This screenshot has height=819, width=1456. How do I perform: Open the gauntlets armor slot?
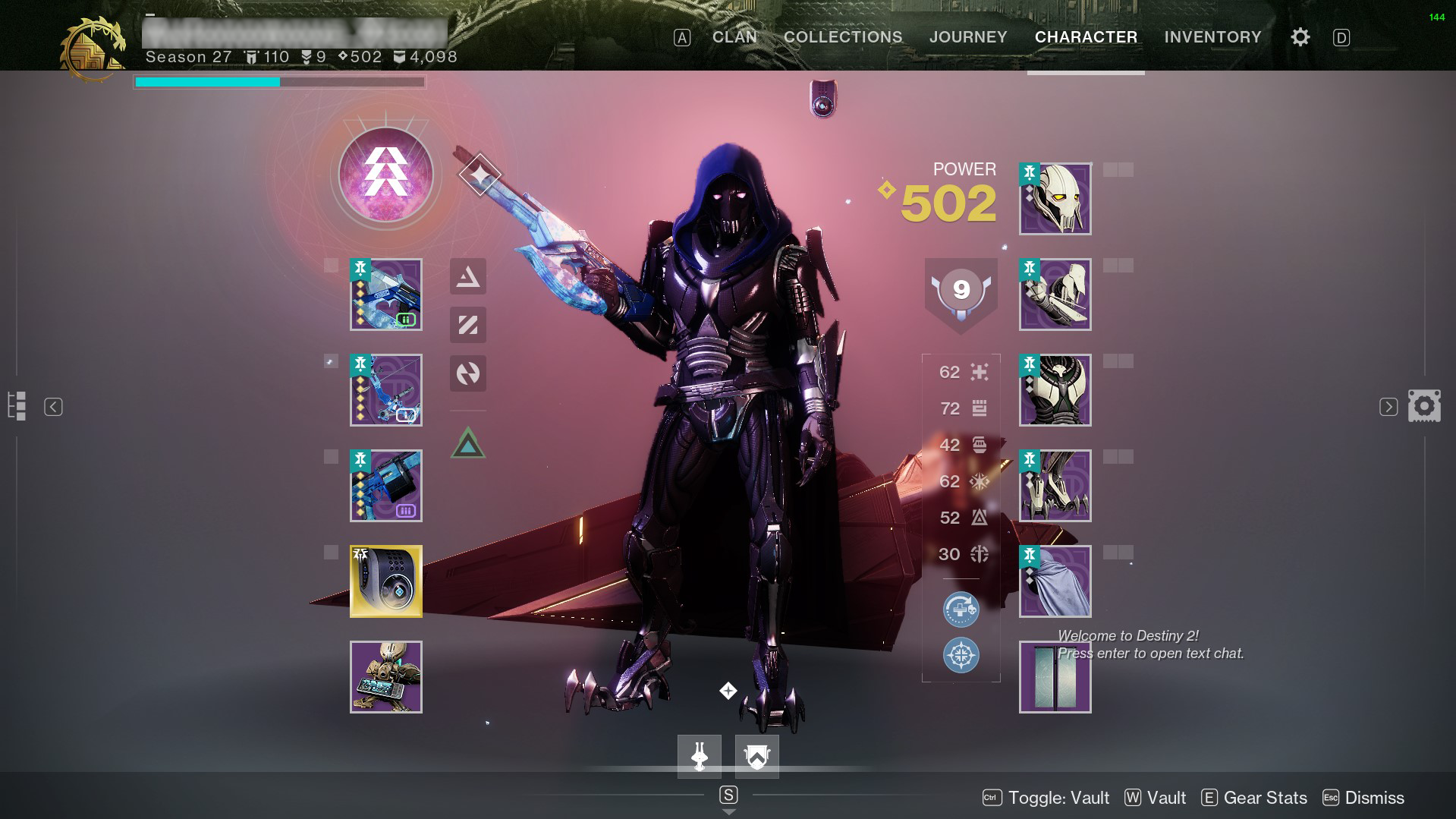tap(1055, 295)
